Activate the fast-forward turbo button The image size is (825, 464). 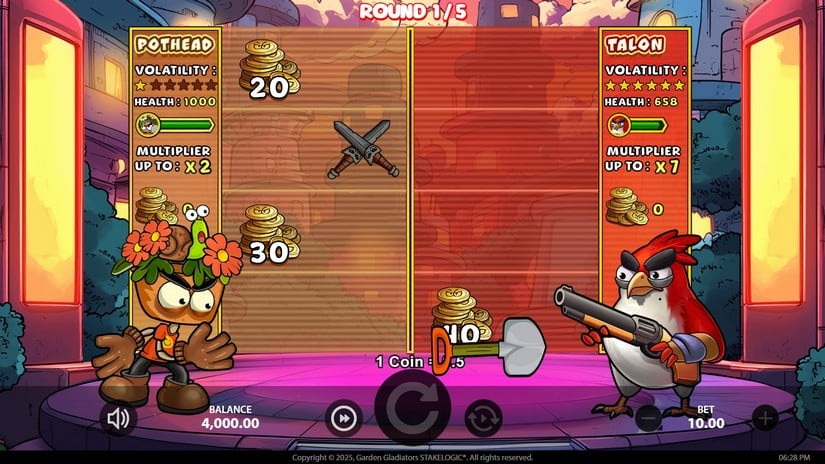pyautogui.click(x=343, y=418)
